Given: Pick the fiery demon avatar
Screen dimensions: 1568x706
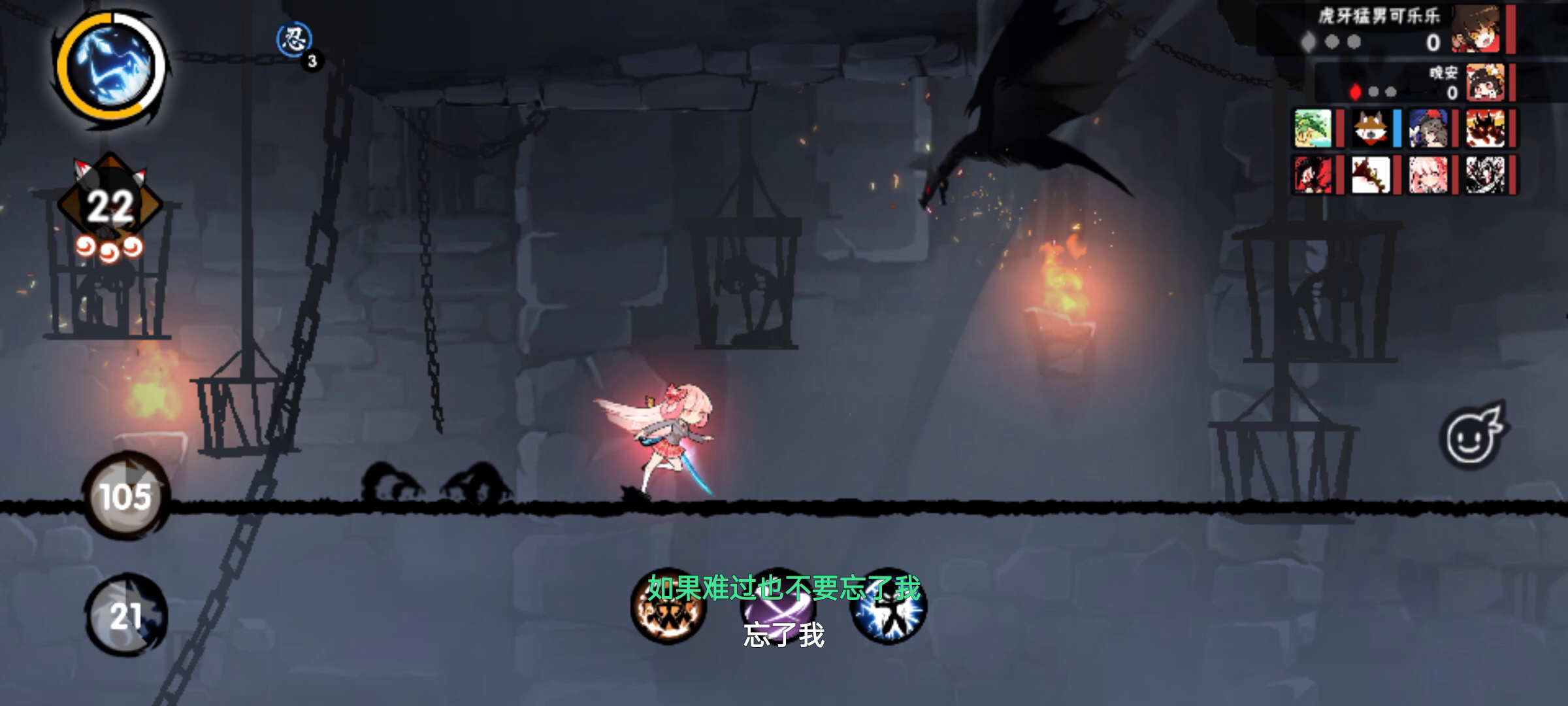Looking at the screenshot, I should [x=1485, y=127].
